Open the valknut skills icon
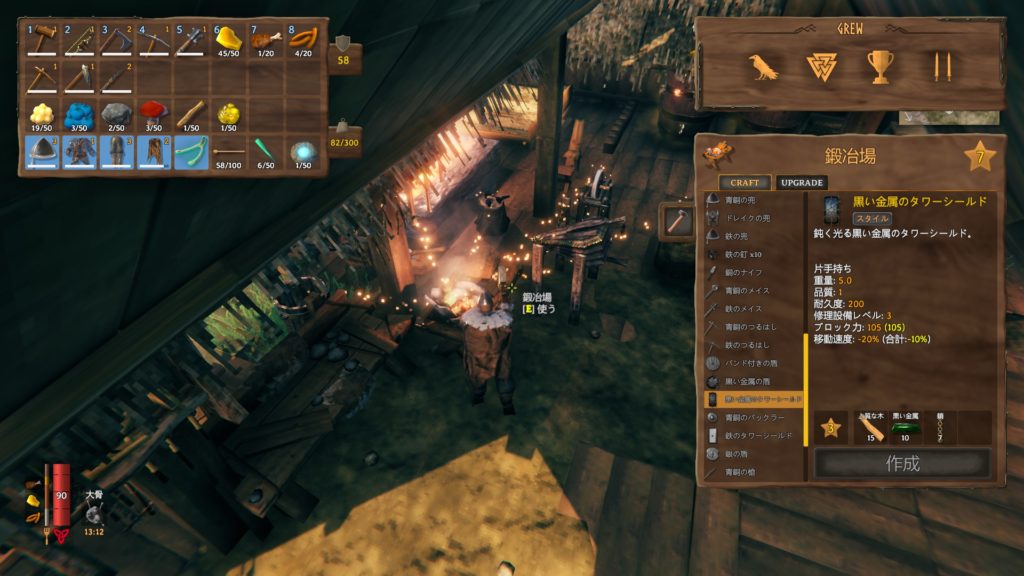Viewport: 1024px width, 576px height. [x=821, y=67]
